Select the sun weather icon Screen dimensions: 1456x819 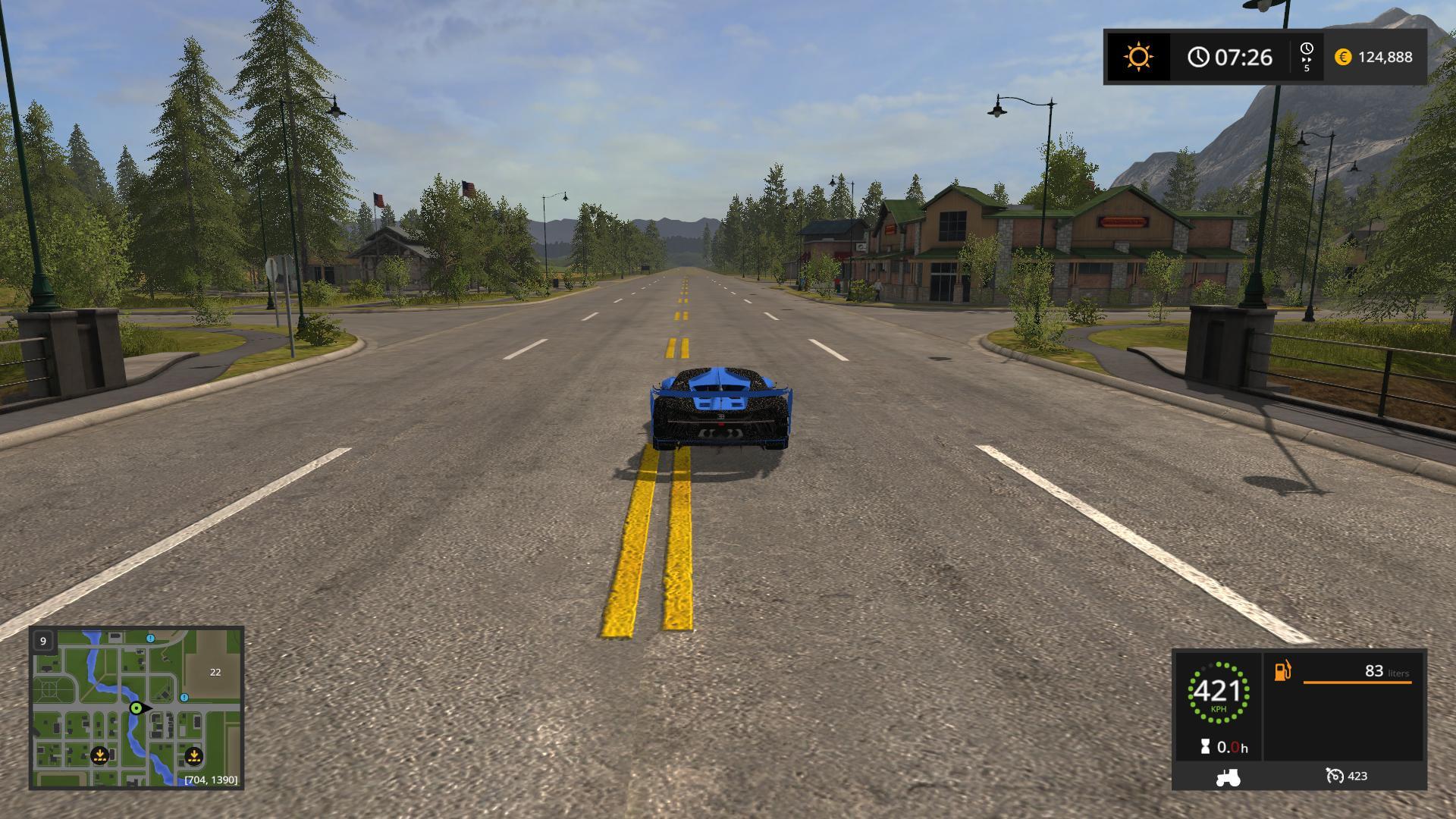[1138, 57]
